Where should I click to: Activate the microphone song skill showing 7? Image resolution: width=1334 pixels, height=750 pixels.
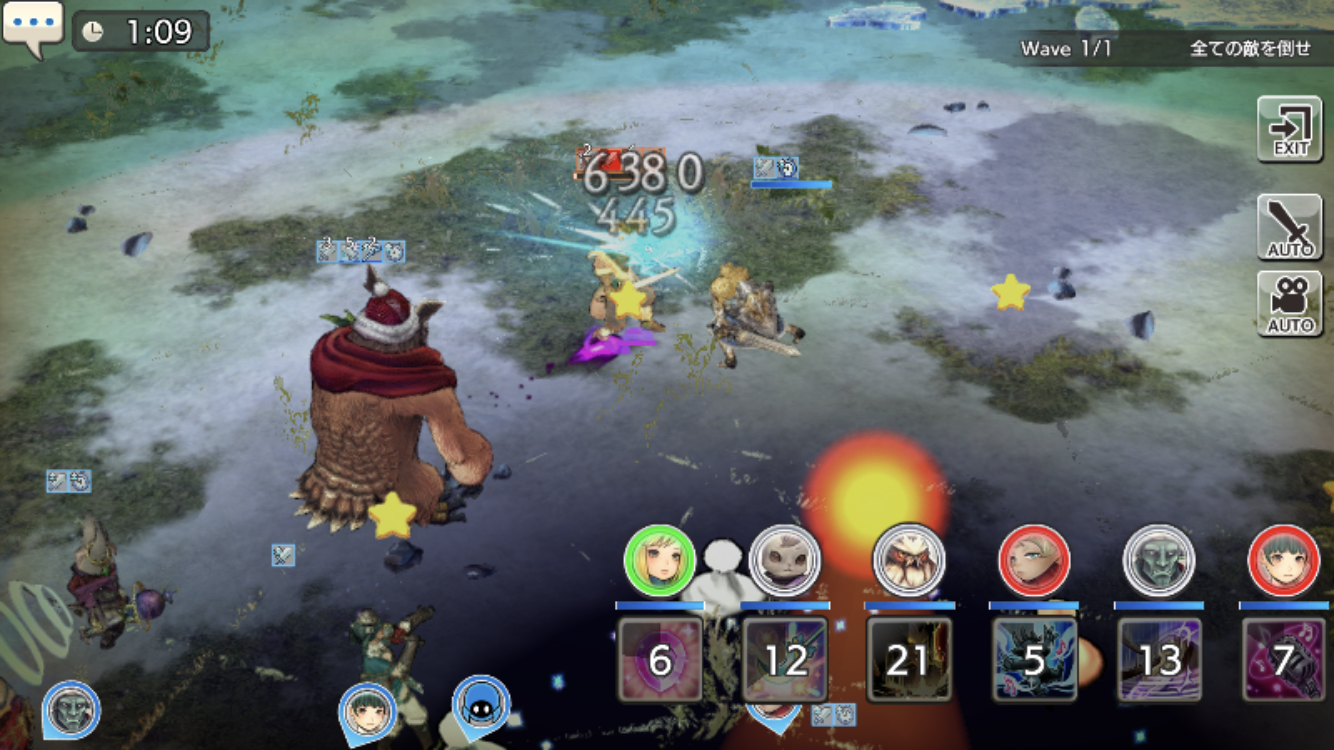click(x=1283, y=659)
